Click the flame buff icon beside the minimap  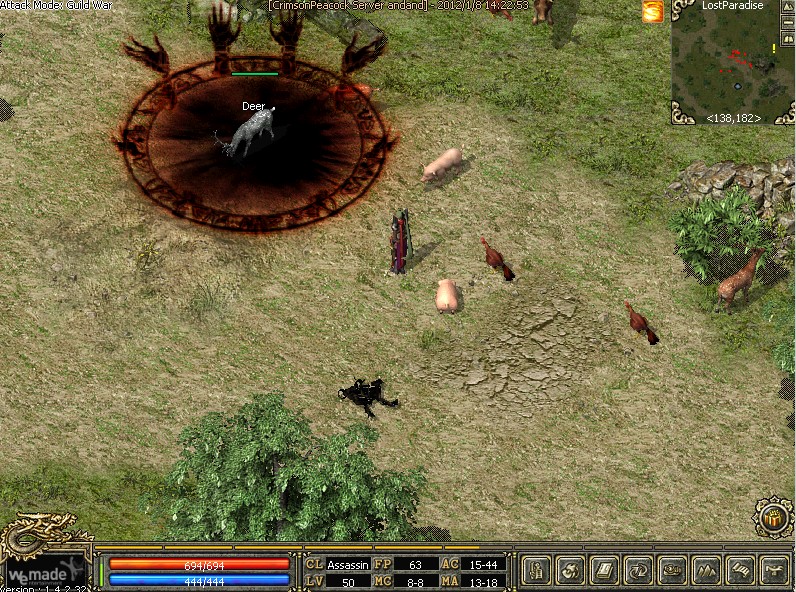653,12
